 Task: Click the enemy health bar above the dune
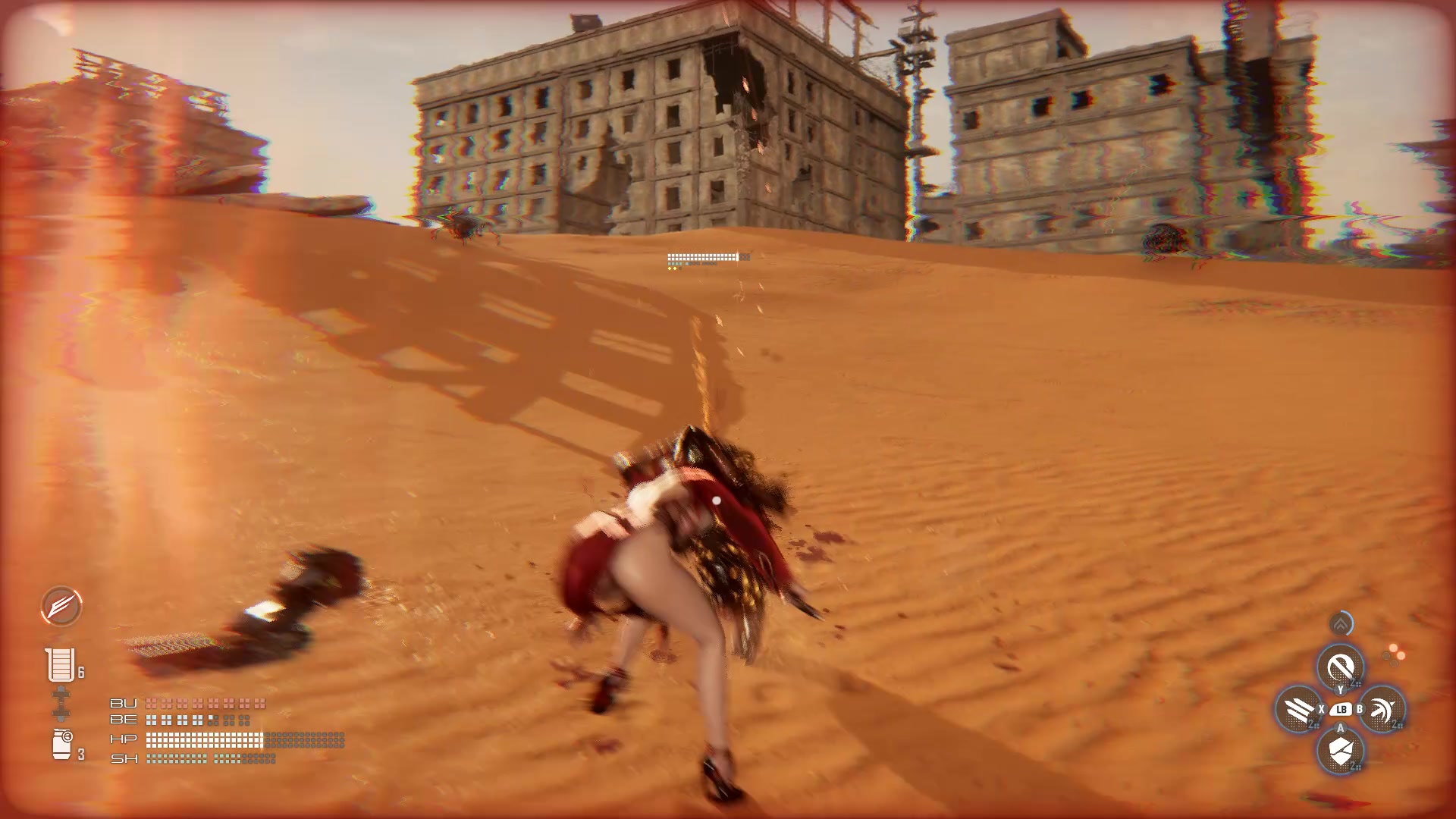701,257
